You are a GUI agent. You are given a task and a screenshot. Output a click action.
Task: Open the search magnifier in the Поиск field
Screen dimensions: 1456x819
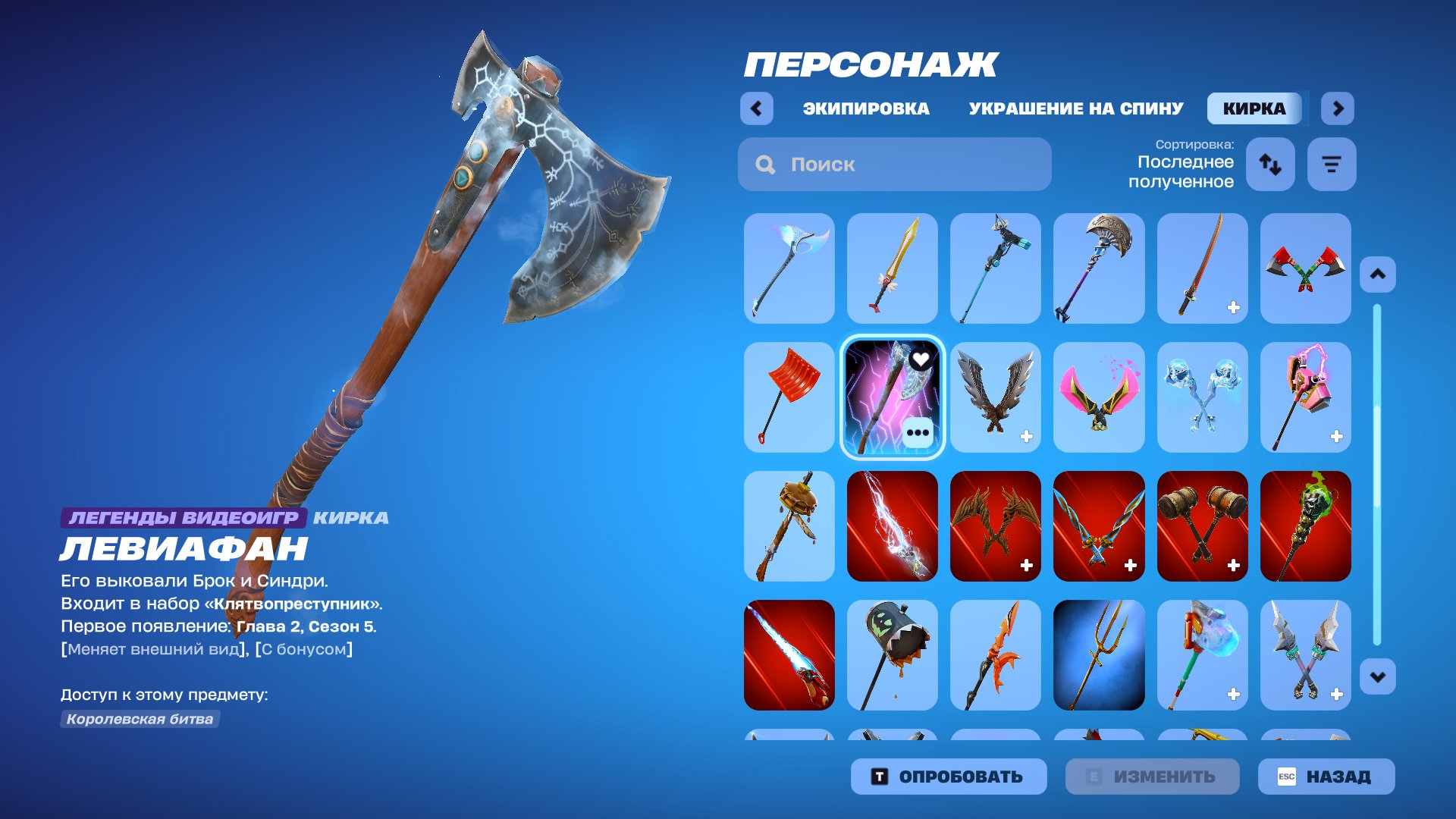(x=764, y=164)
